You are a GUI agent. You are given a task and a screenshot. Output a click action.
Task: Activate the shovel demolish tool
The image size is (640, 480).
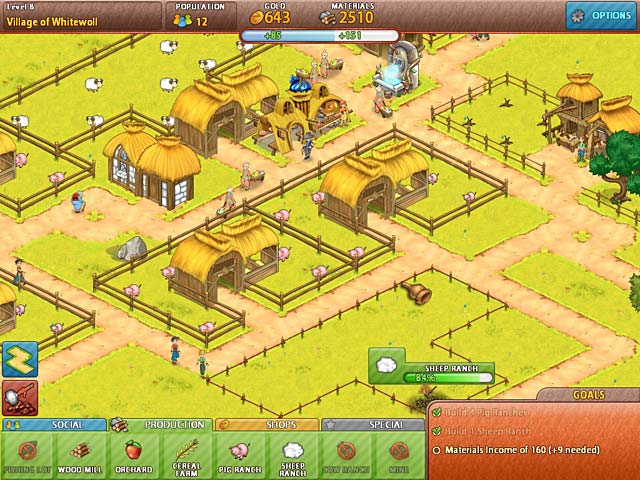coord(19,397)
